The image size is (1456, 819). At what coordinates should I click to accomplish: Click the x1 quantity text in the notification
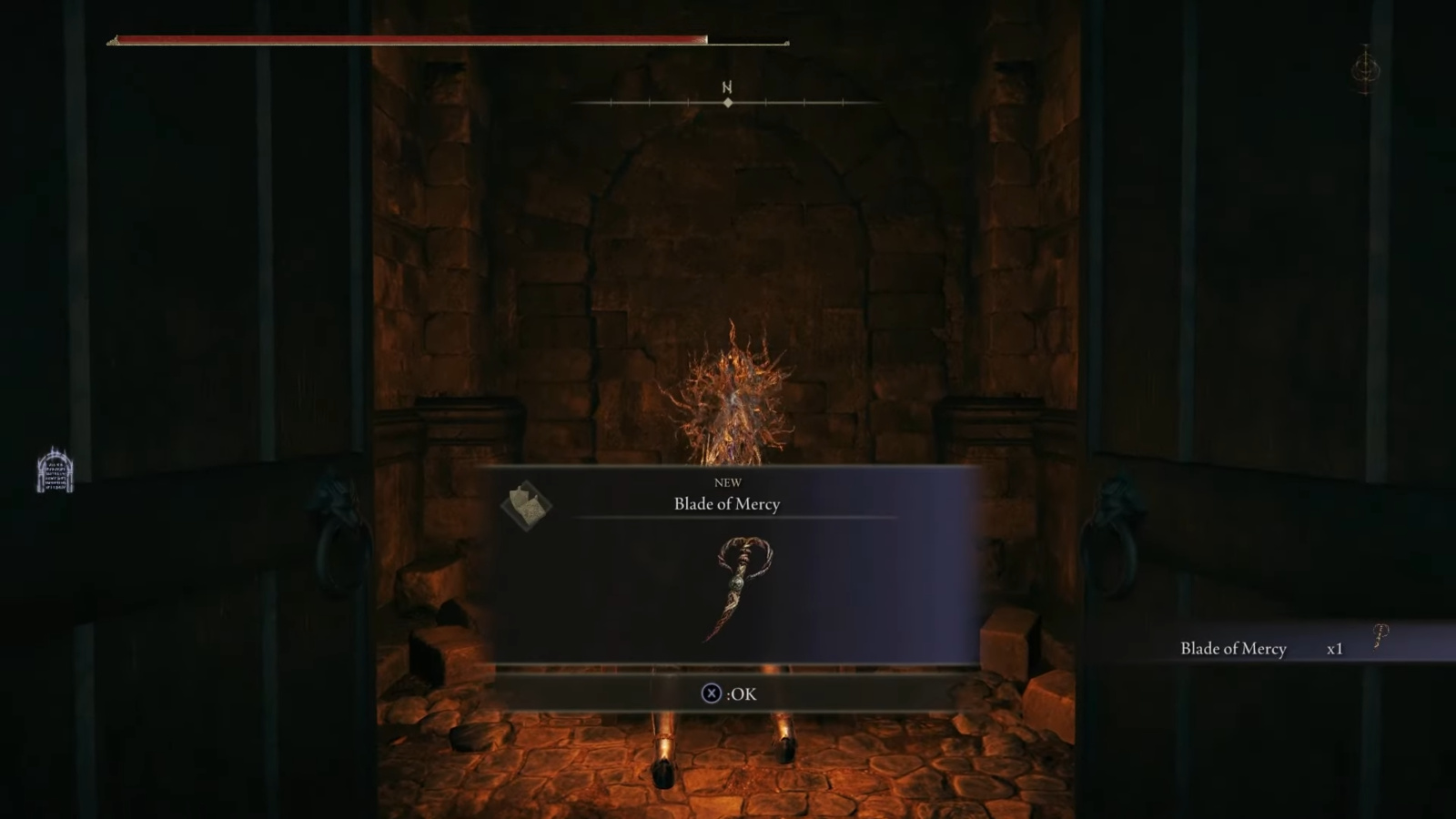tap(1333, 650)
